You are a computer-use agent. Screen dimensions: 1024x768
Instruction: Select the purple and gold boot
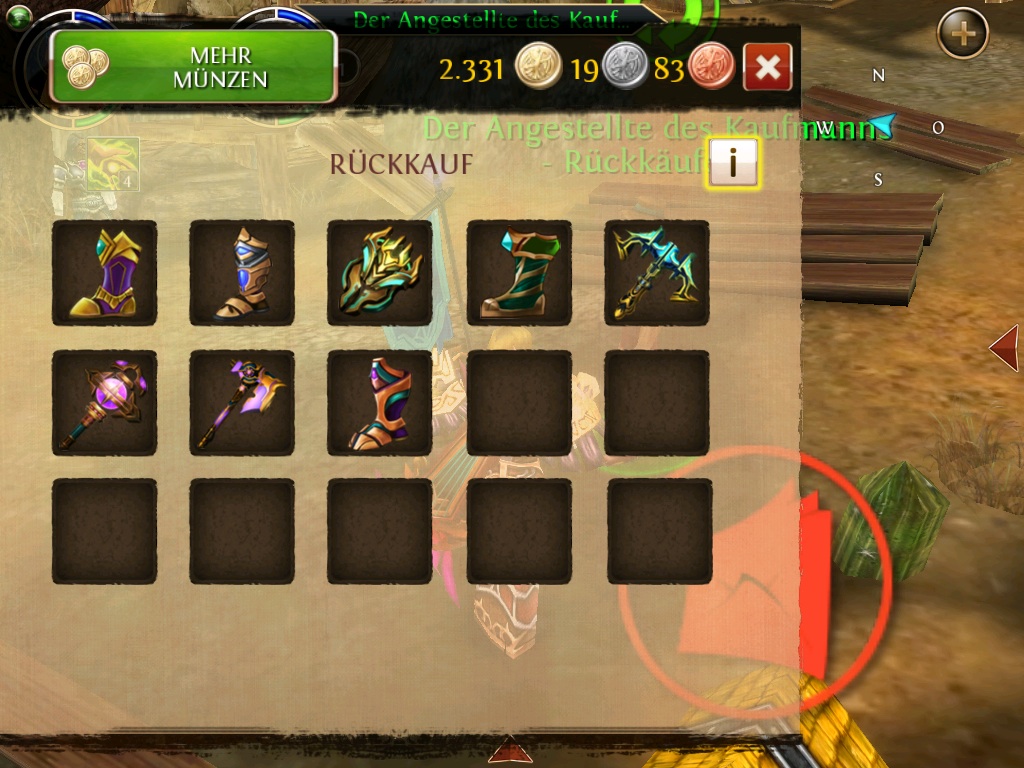(104, 273)
